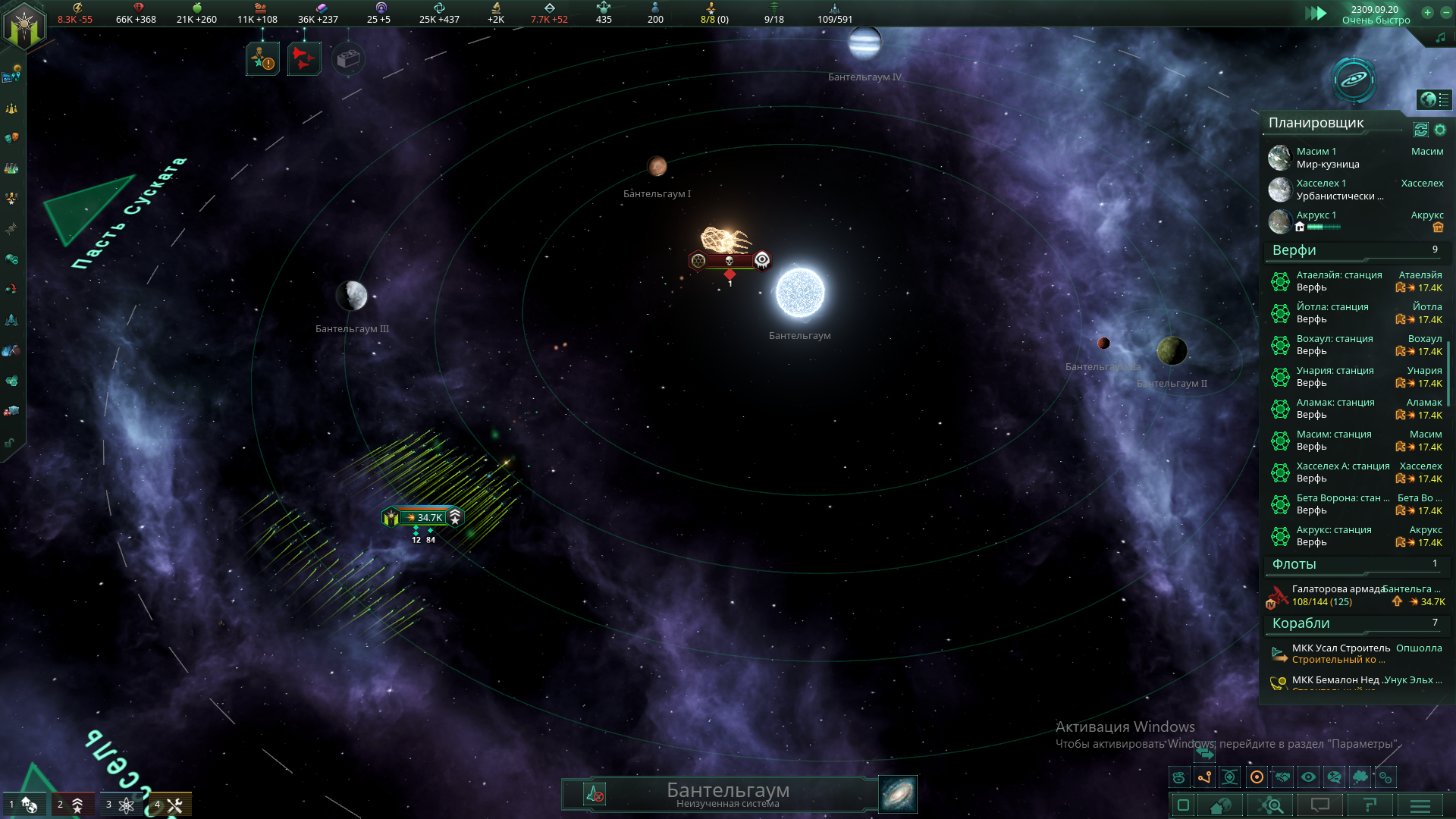Open the empire emblem government panel
The width and height of the screenshot is (1456, 819).
pyautogui.click(x=25, y=27)
